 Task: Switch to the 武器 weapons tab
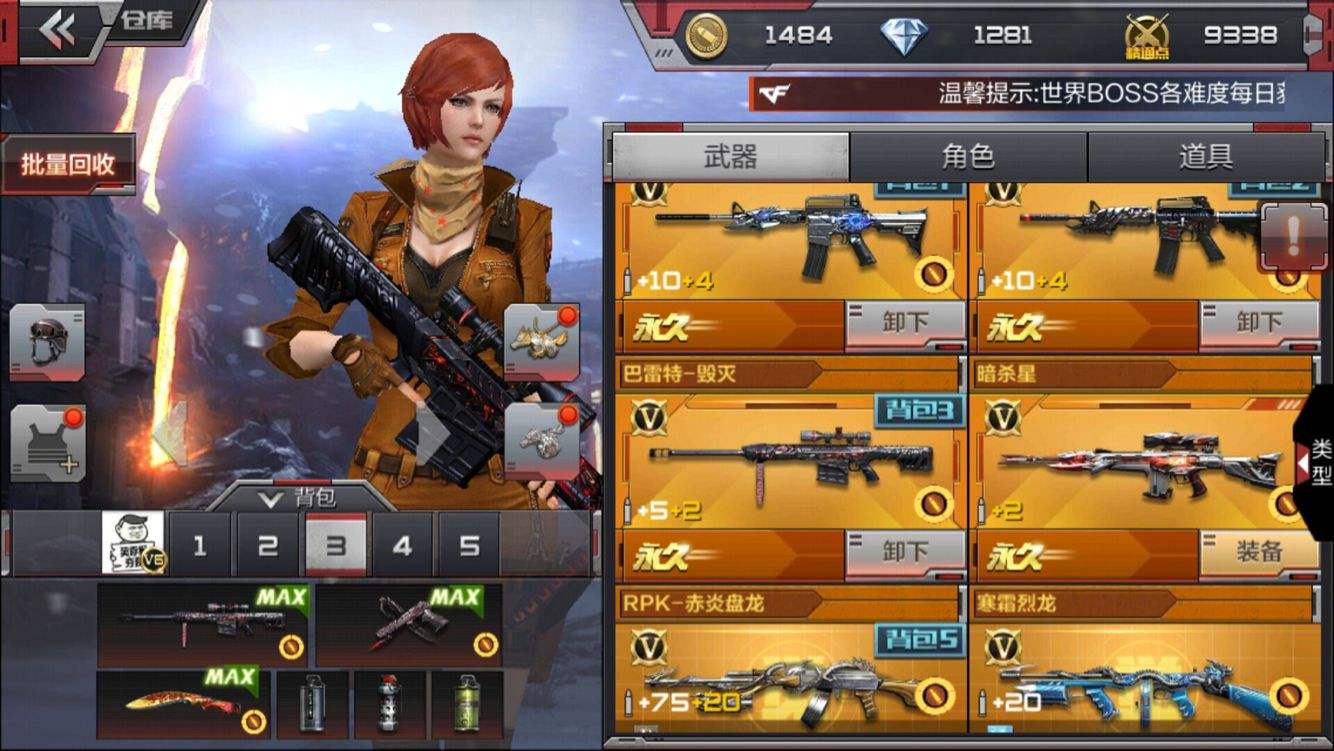[730, 157]
